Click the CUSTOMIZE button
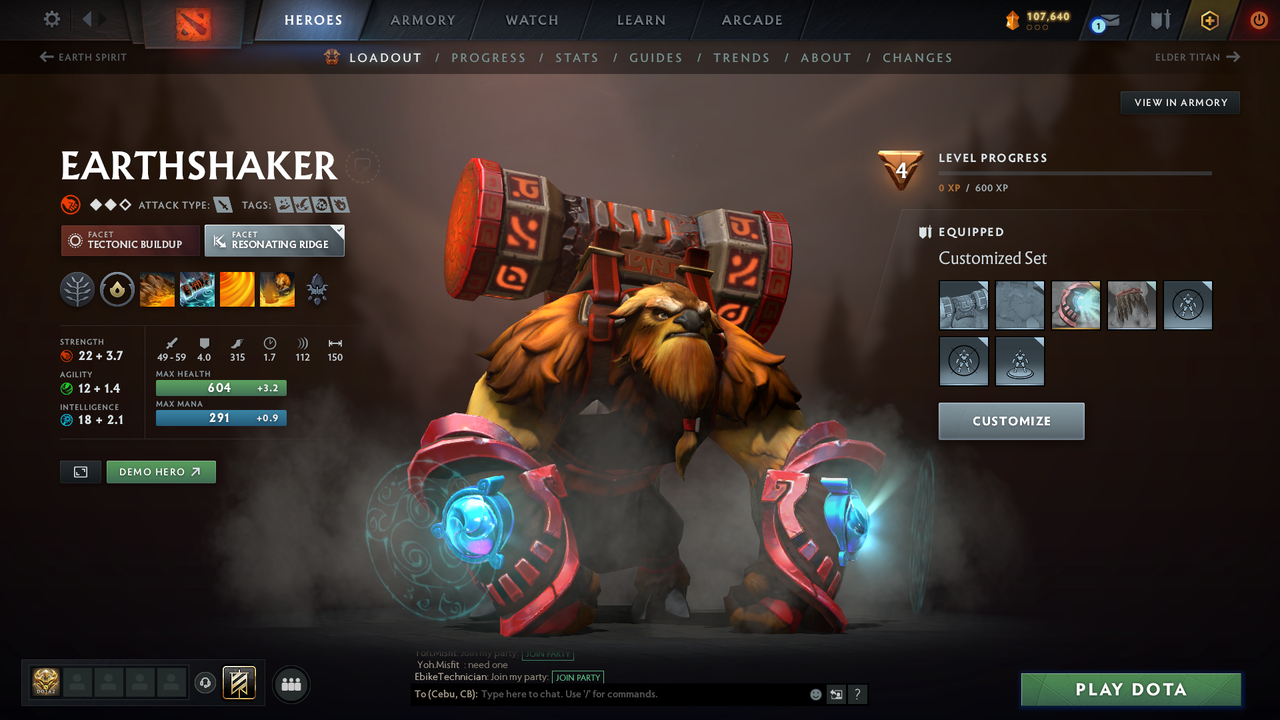 coord(1010,421)
